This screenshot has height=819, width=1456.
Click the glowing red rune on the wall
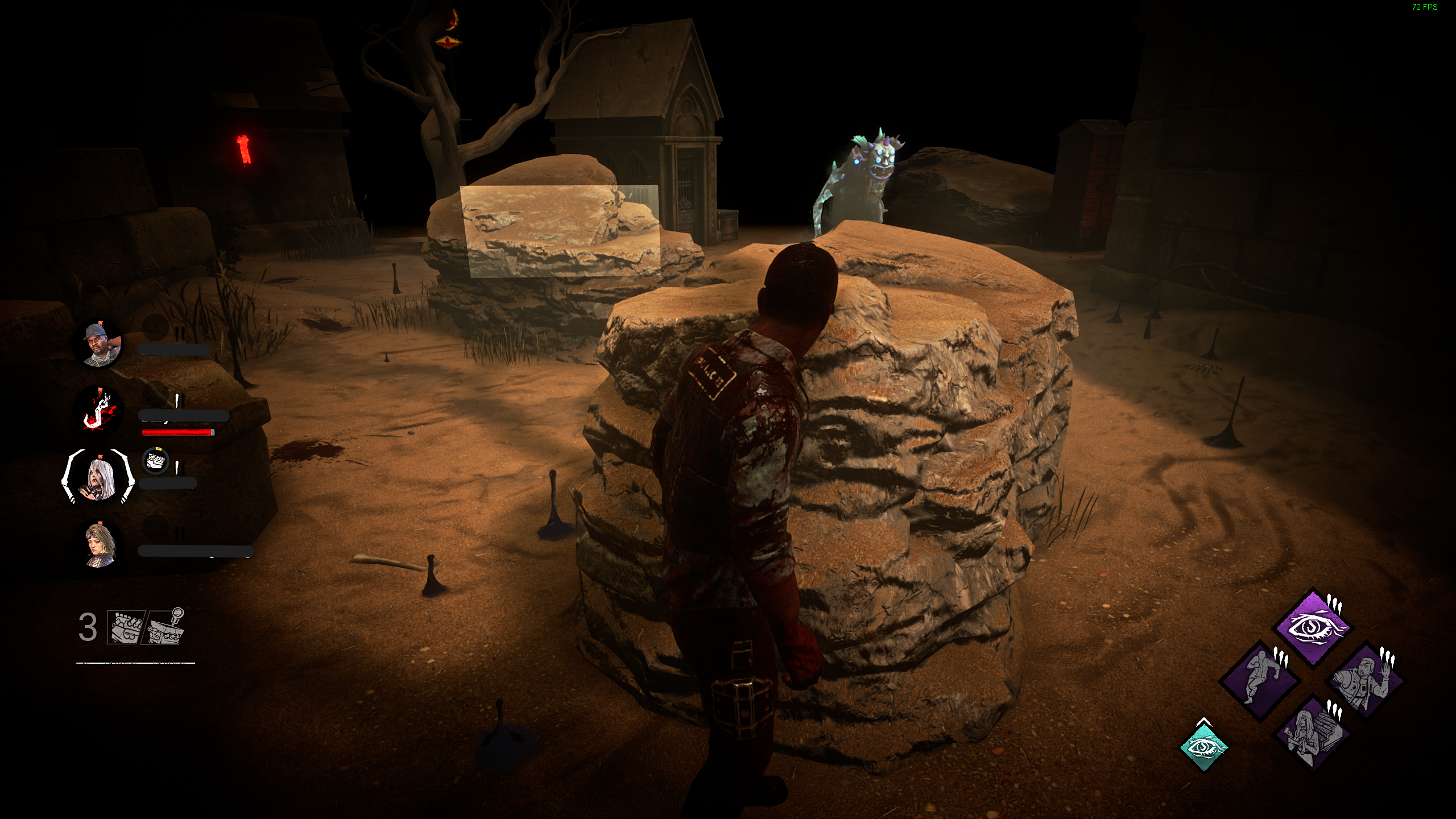[x=243, y=149]
